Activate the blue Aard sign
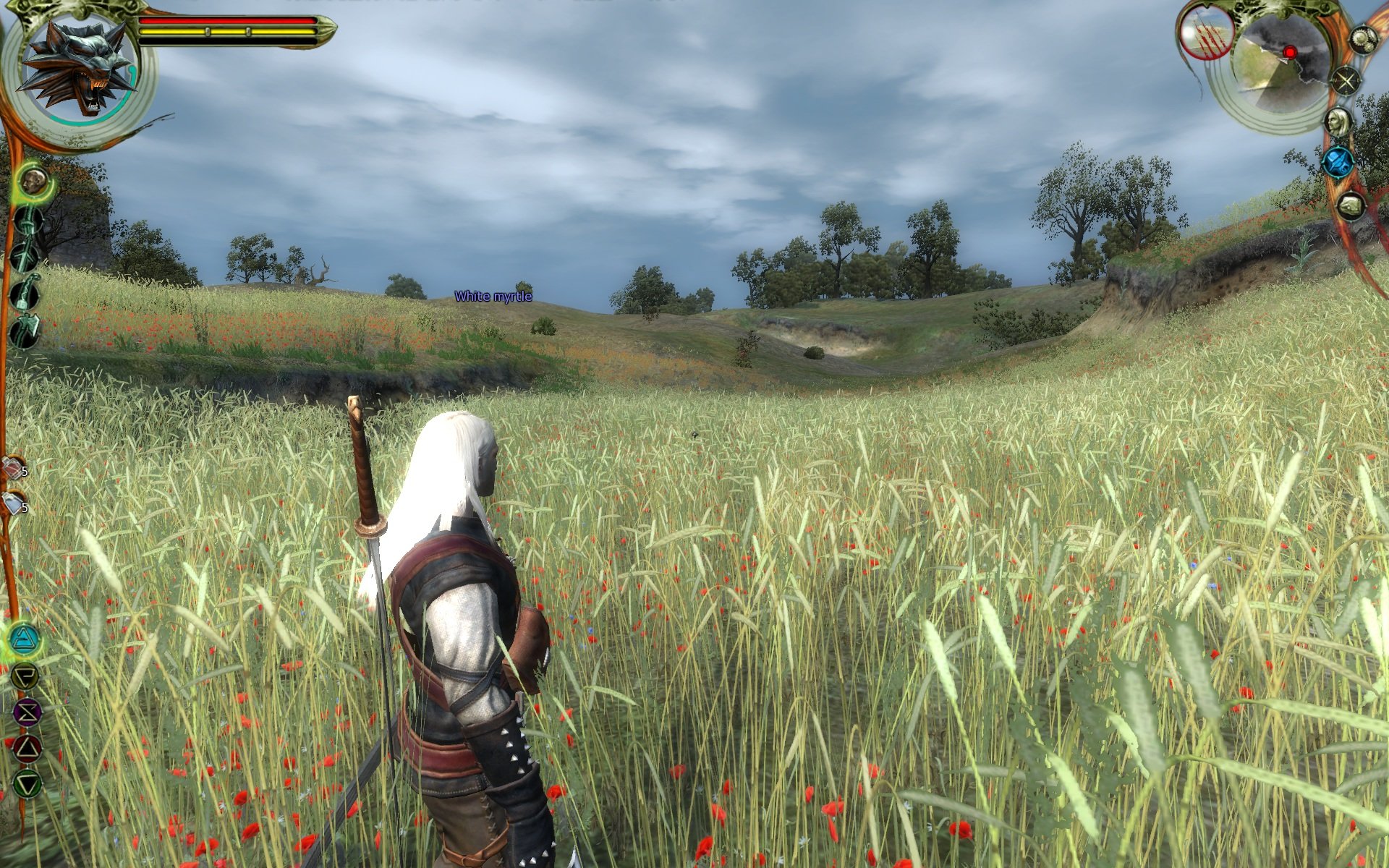 click(26, 639)
